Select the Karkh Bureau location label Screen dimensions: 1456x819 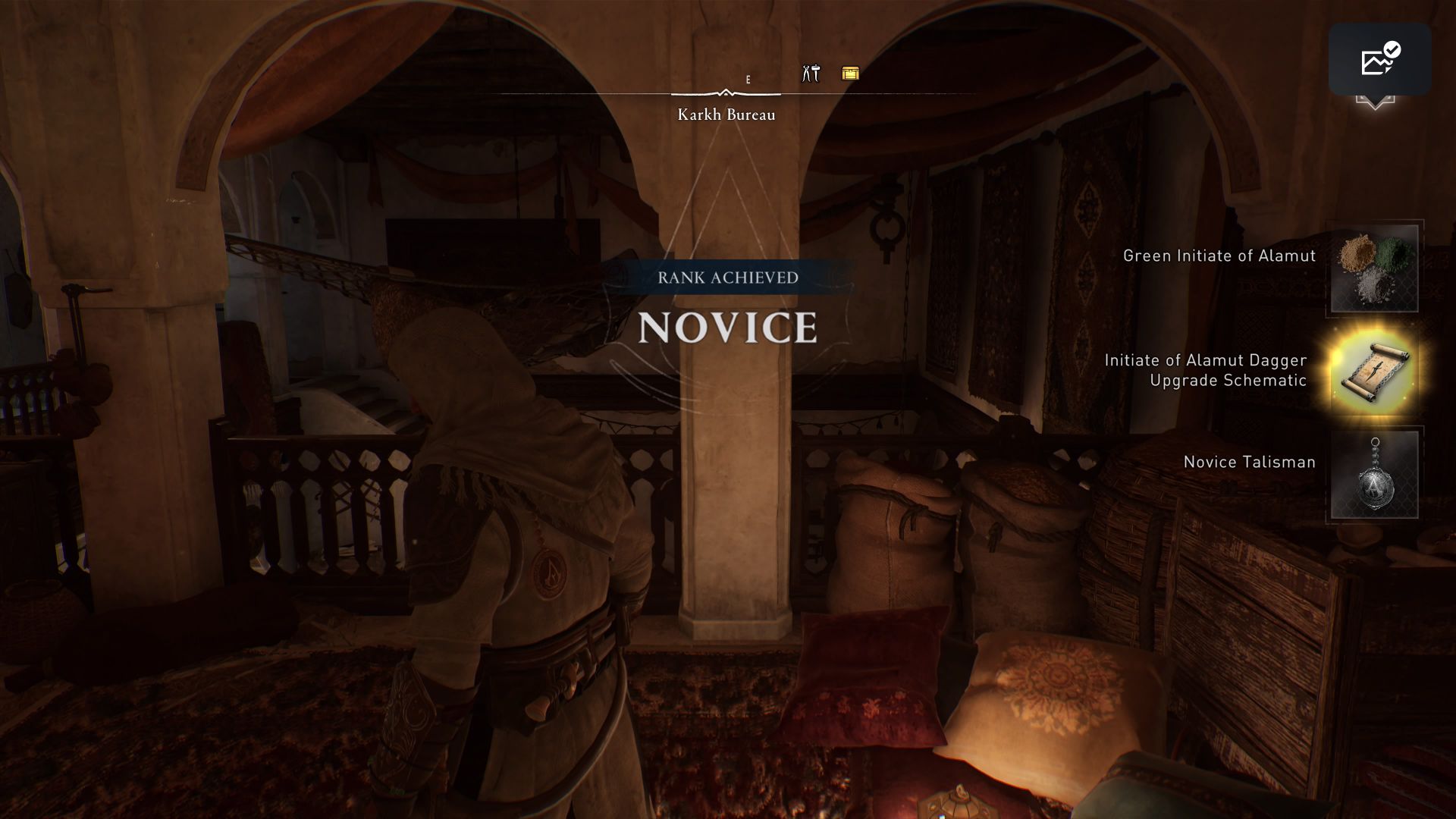pos(726,115)
